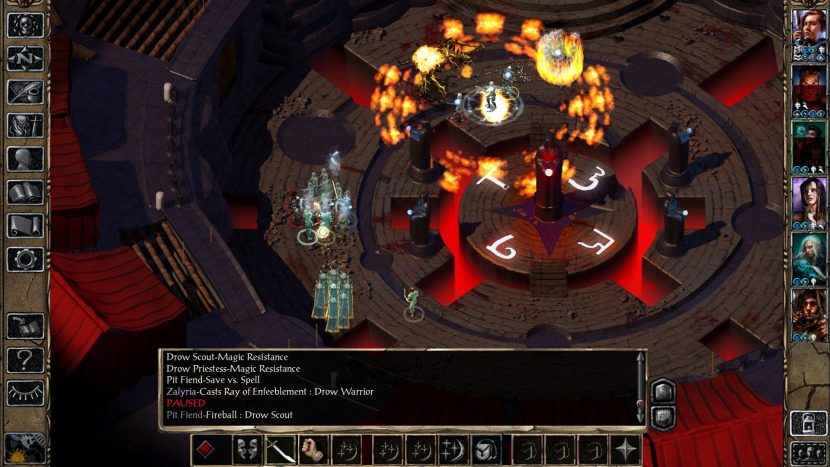This screenshot has height=467, width=830.
Task: Activate the twin masks action button
Action: pyautogui.click(x=247, y=449)
